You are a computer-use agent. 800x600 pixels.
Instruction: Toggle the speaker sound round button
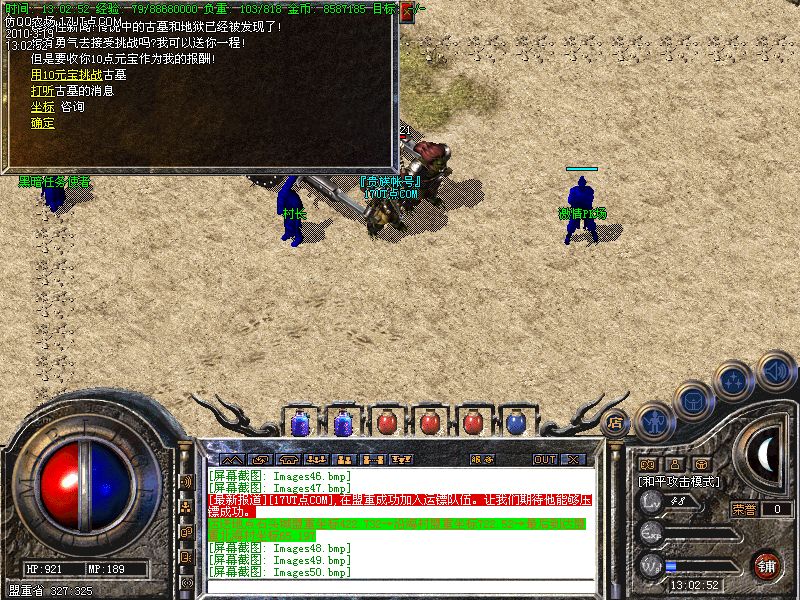pyautogui.click(x=775, y=370)
